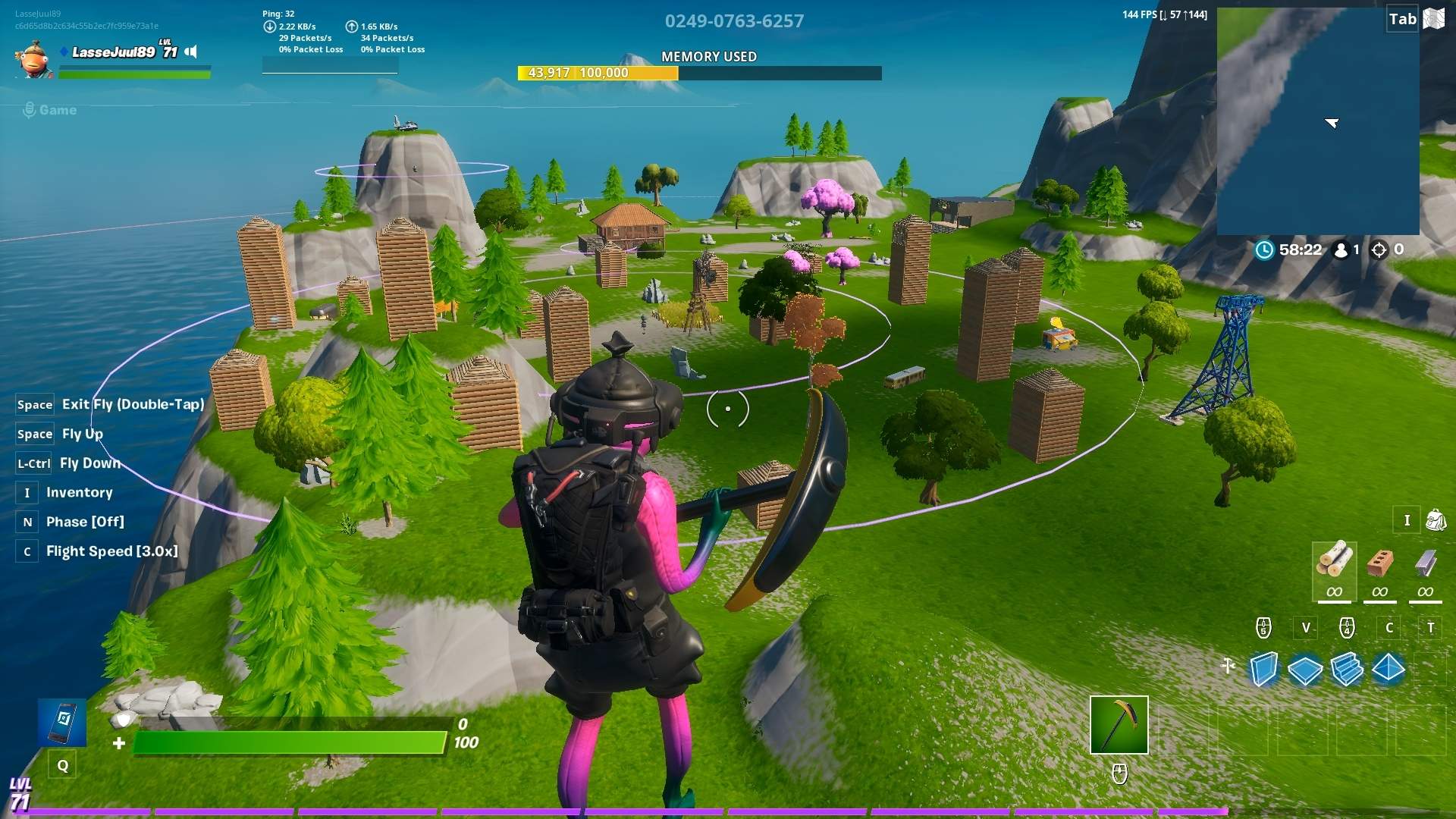
Task: Open the map via the map icon
Action: pyautogui.click(x=1433, y=19)
